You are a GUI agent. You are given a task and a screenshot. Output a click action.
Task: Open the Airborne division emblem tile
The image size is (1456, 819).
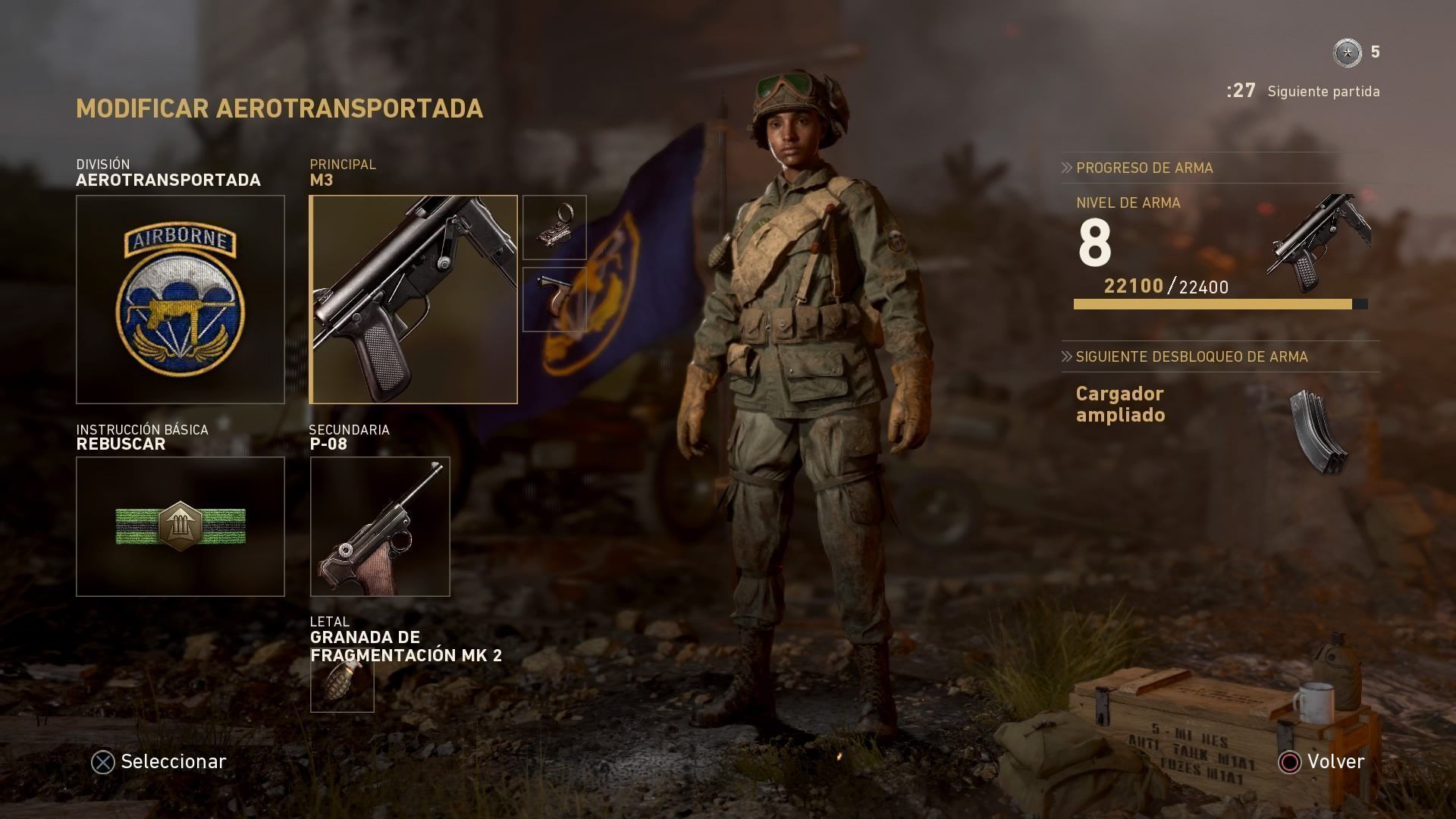[x=180, y=300]
